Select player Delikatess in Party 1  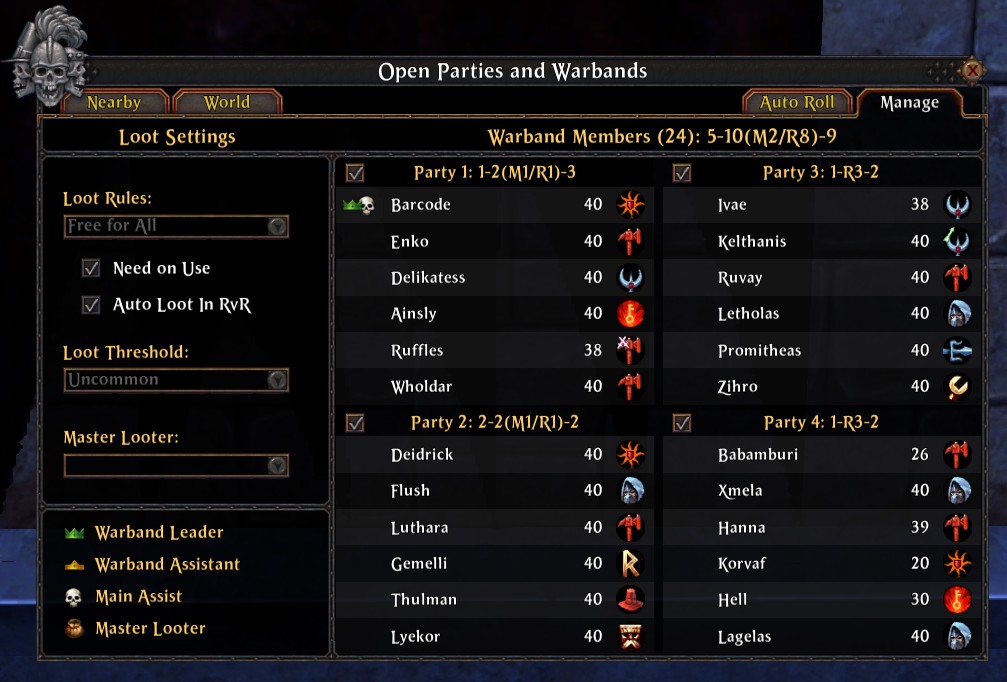coord(428,278)
